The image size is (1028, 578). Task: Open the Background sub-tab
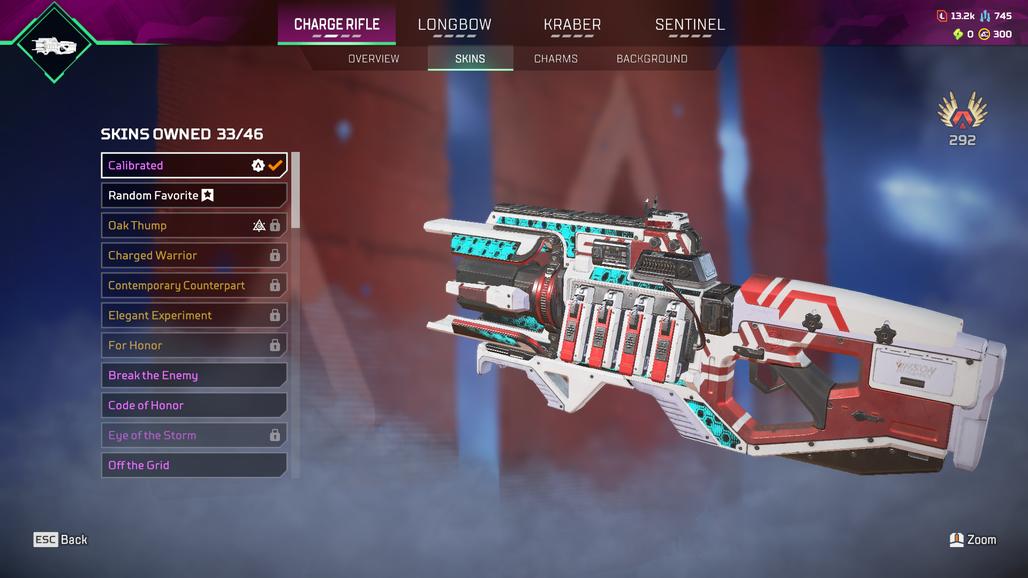coord(652,59)
